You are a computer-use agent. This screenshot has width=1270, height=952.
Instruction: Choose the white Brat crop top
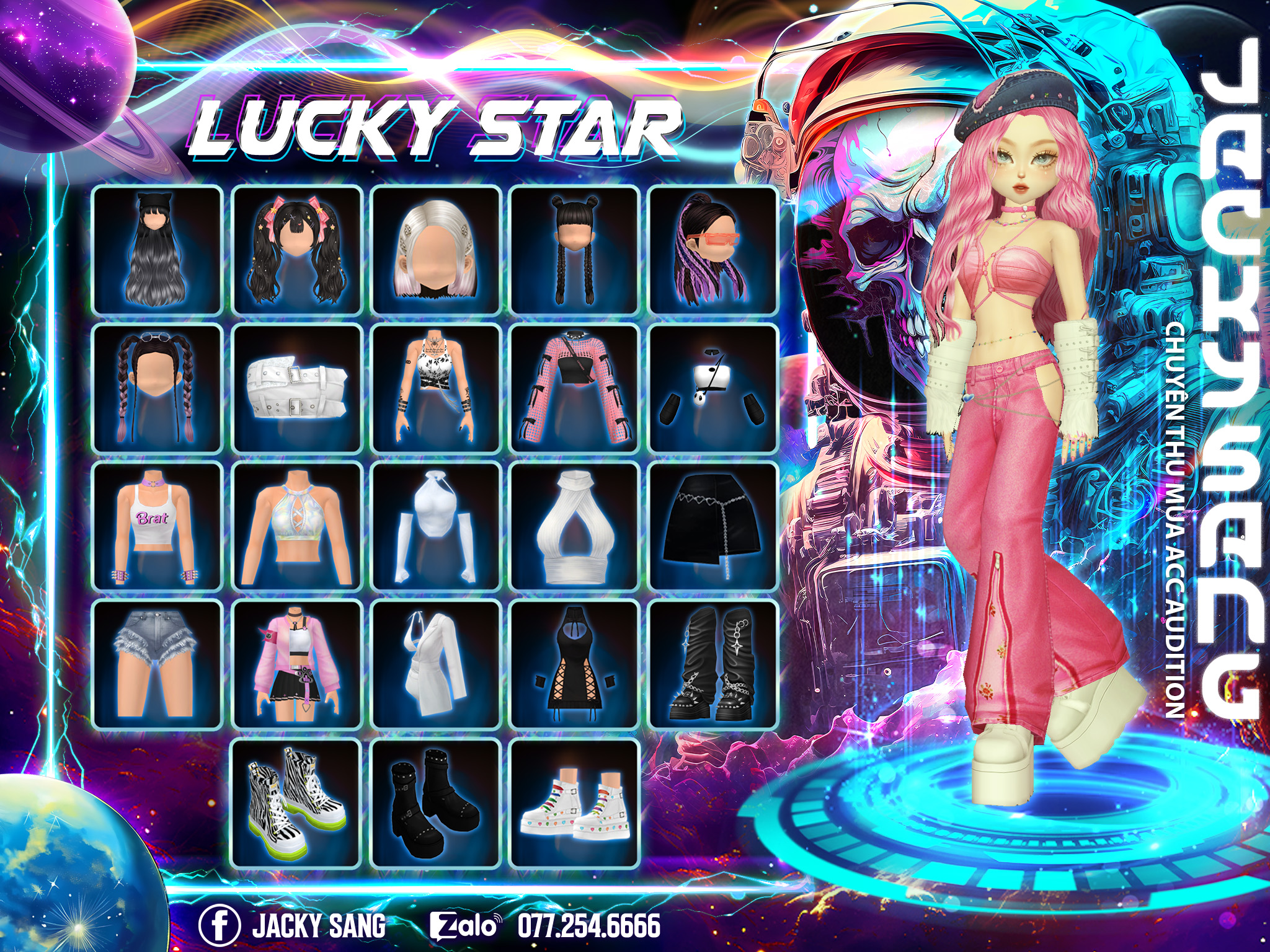(x=157, y=527)
